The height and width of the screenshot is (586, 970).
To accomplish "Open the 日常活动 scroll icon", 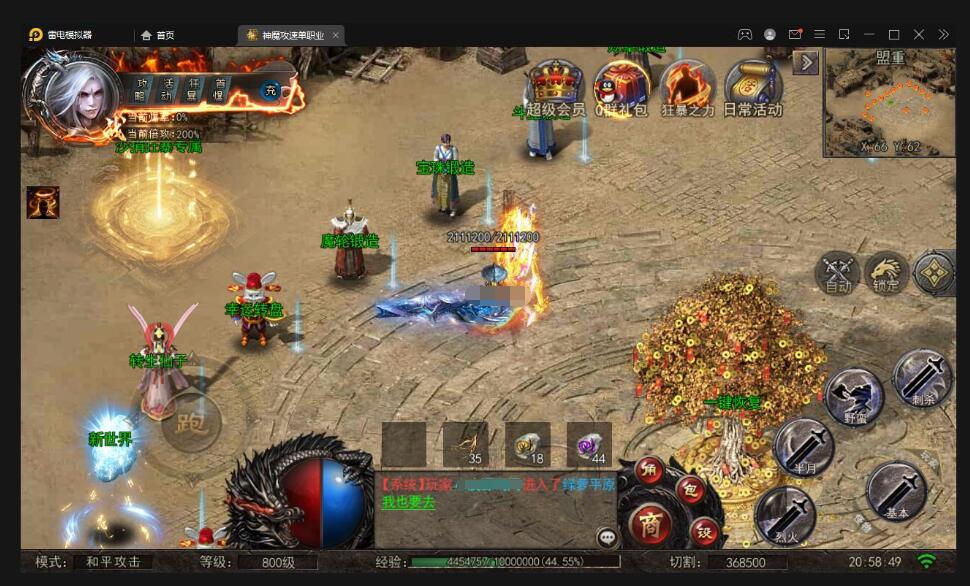I will click(x=752, y=85).
